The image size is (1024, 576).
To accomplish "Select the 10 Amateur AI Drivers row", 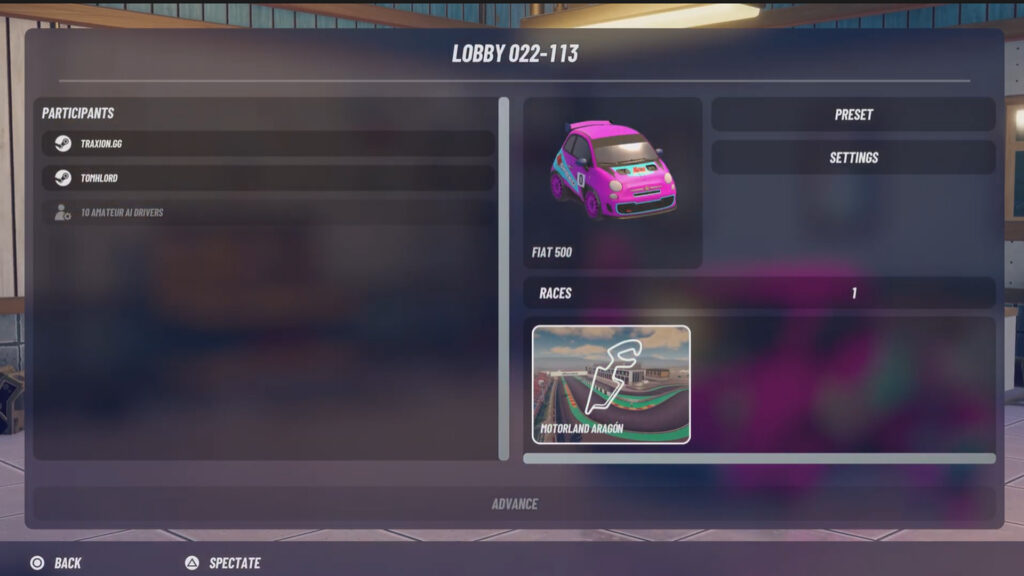I will [x=268, y=212].
